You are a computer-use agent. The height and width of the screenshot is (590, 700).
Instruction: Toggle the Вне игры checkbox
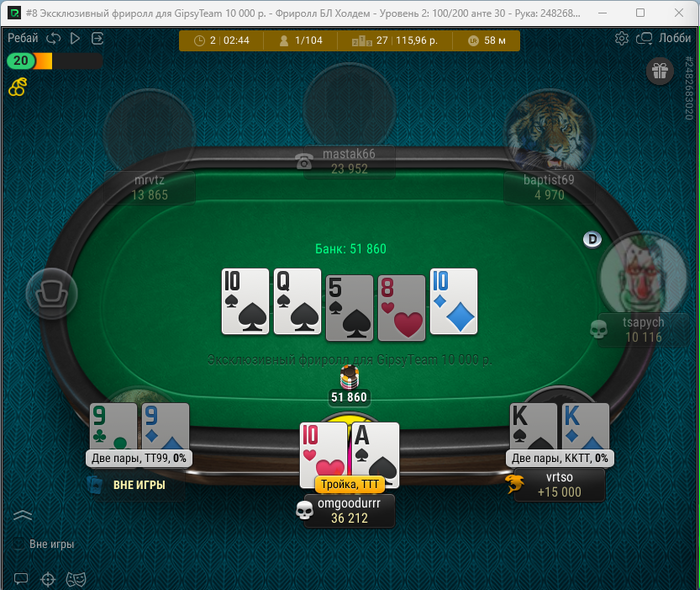coord(20,545)
